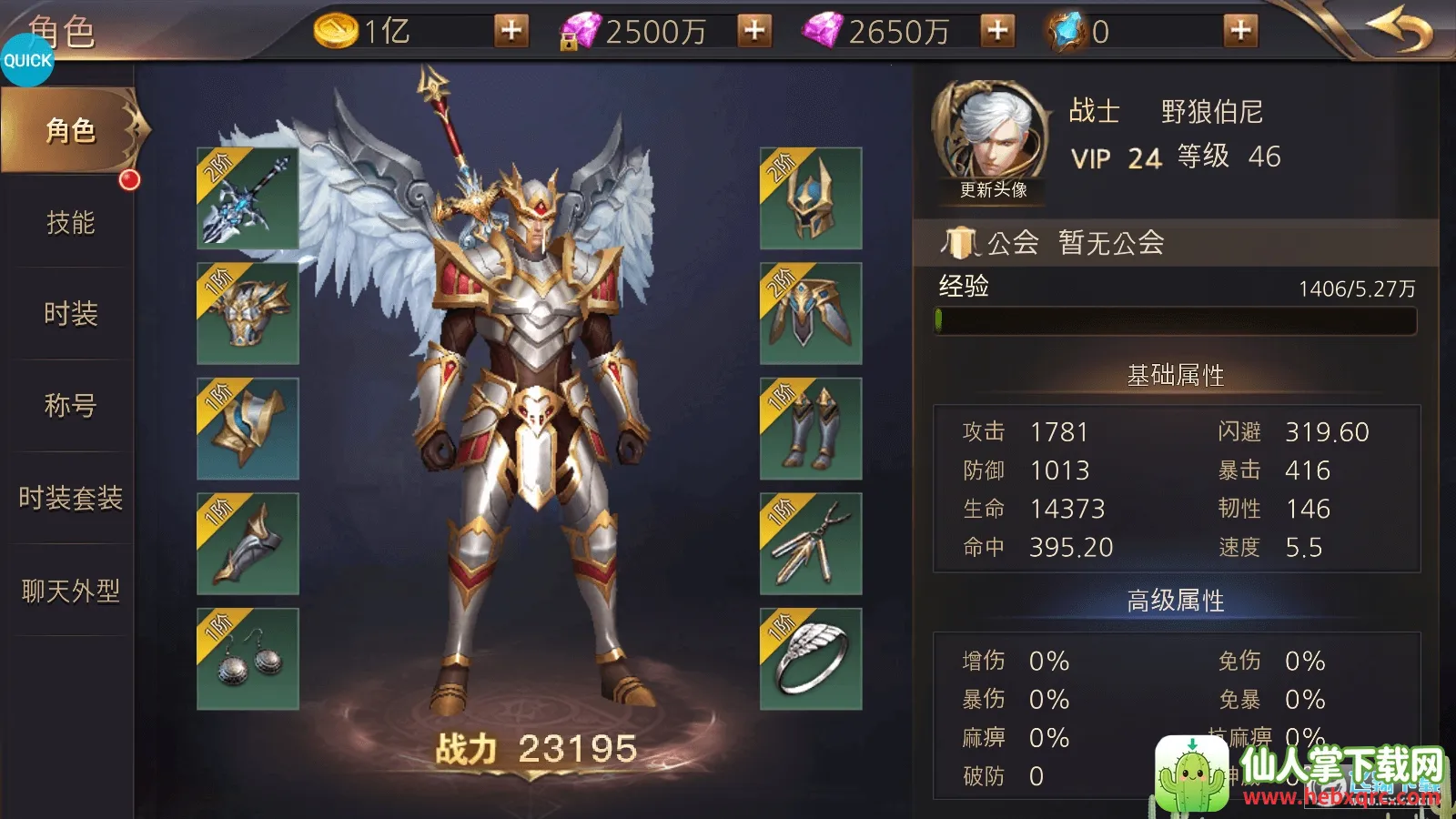This screenshot has width=1456, height=819.
Task: Open the 技能 tab
Action: click(70, 223)
